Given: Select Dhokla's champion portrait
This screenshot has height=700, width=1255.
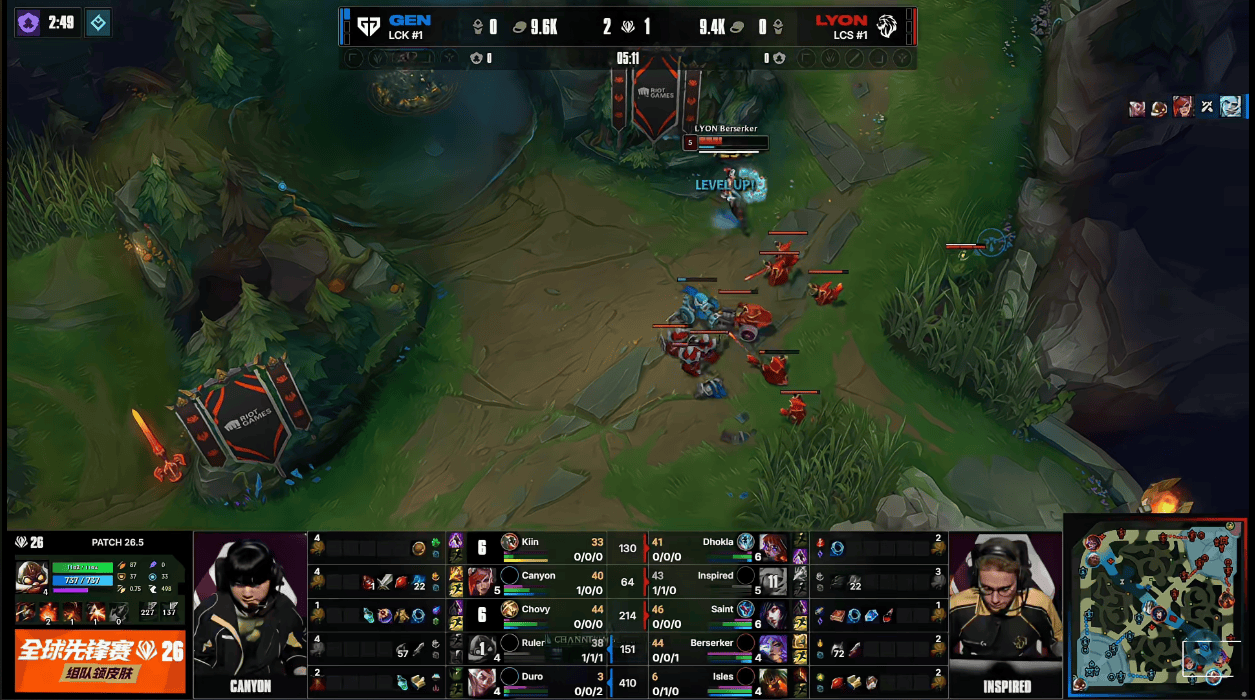Looking at the screenshot, I should click(773, 548).
